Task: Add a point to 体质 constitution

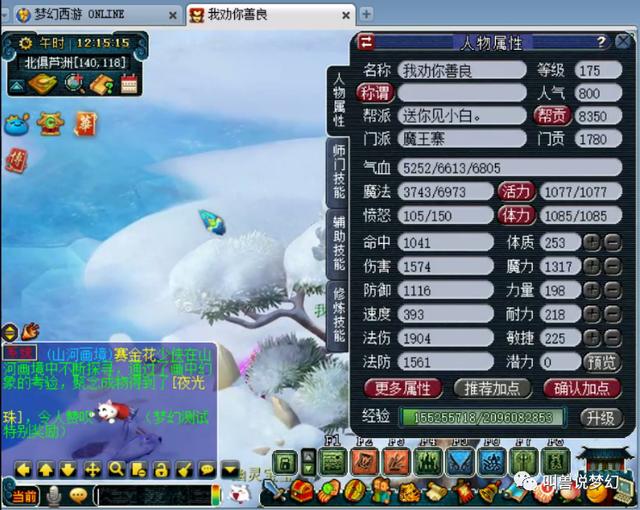Action: tap(591, 243)
